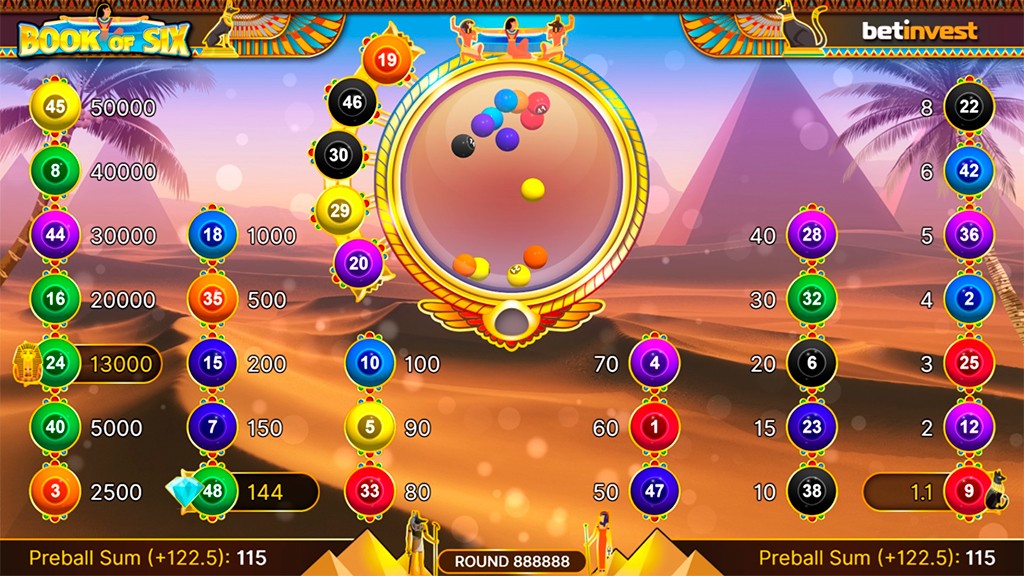Select the blue ball numbered 18
This screenshot has width=1024, height=576.
213,236
